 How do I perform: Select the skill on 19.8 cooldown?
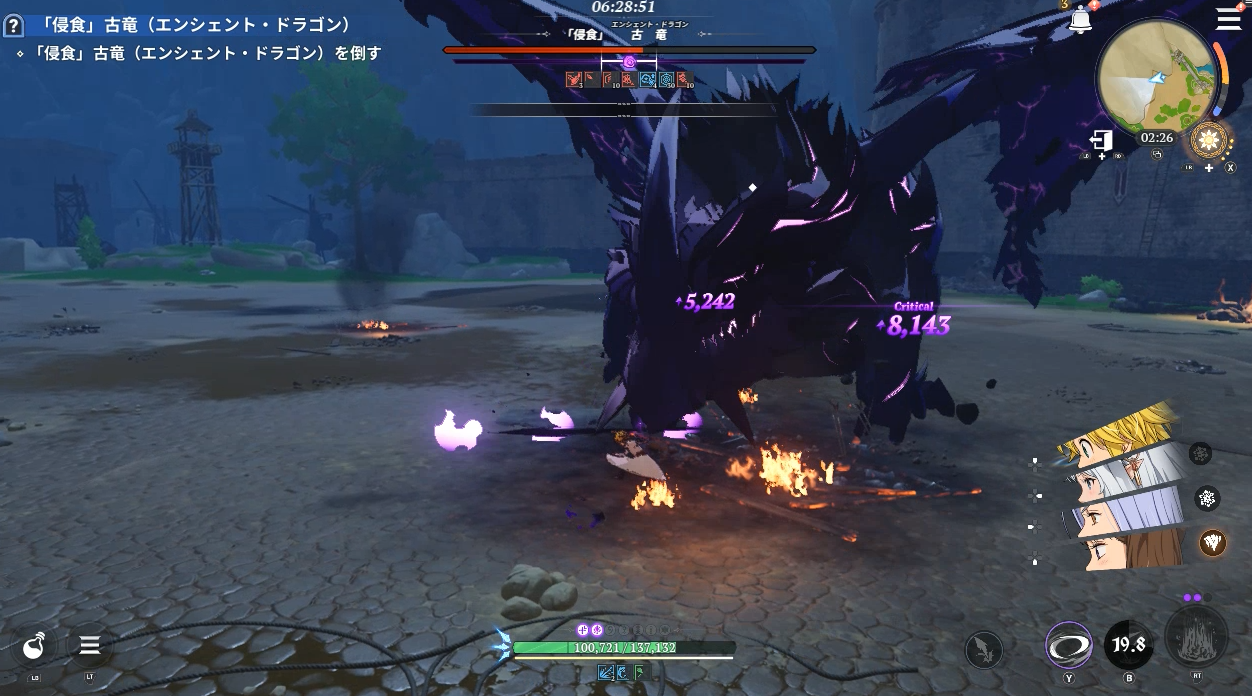[x=1128, y=645]
